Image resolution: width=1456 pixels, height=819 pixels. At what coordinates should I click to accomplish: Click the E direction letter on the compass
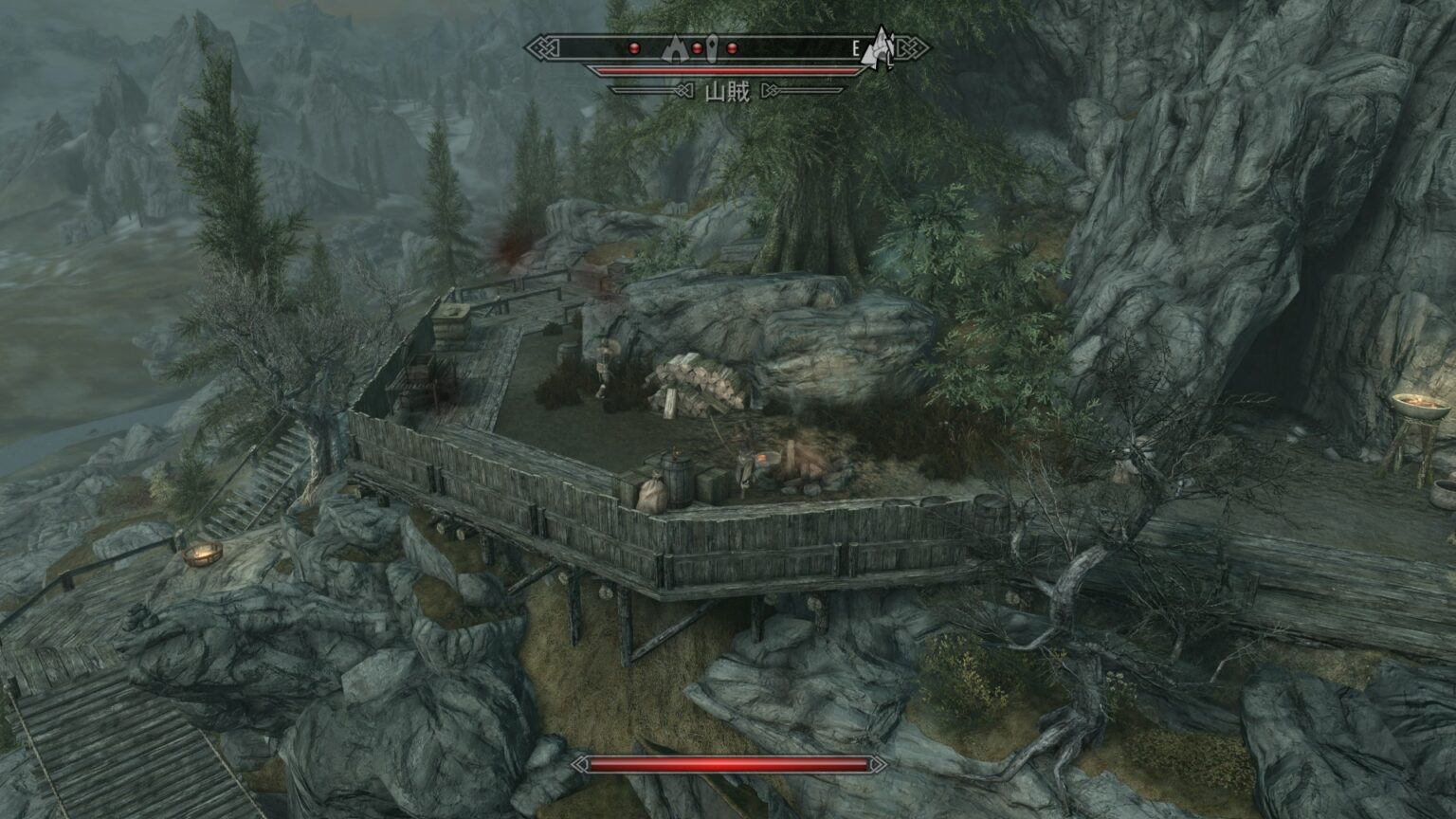[x=856, y=46]
